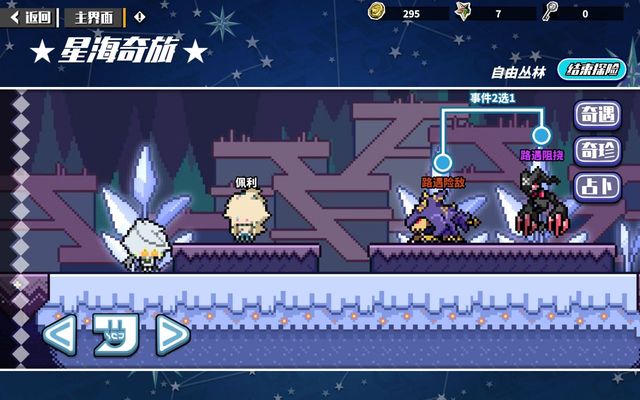Open the 奇遇 panel

pyautogui.click(x=597, y=115)
